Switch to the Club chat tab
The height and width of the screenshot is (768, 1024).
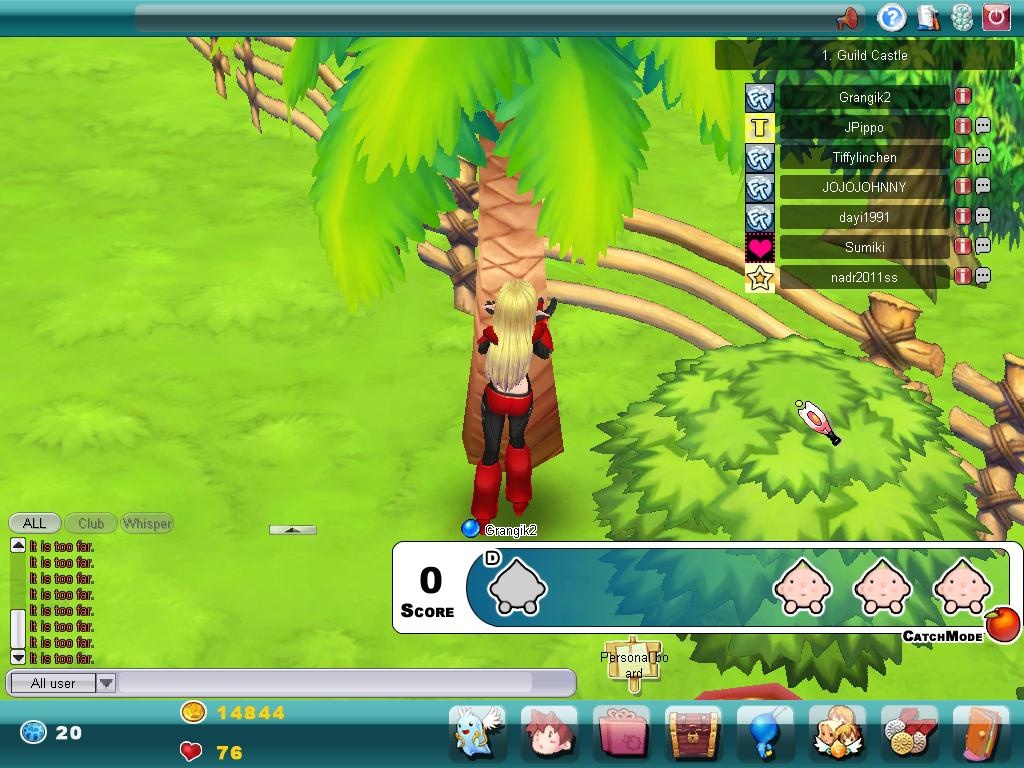point(91,523)
